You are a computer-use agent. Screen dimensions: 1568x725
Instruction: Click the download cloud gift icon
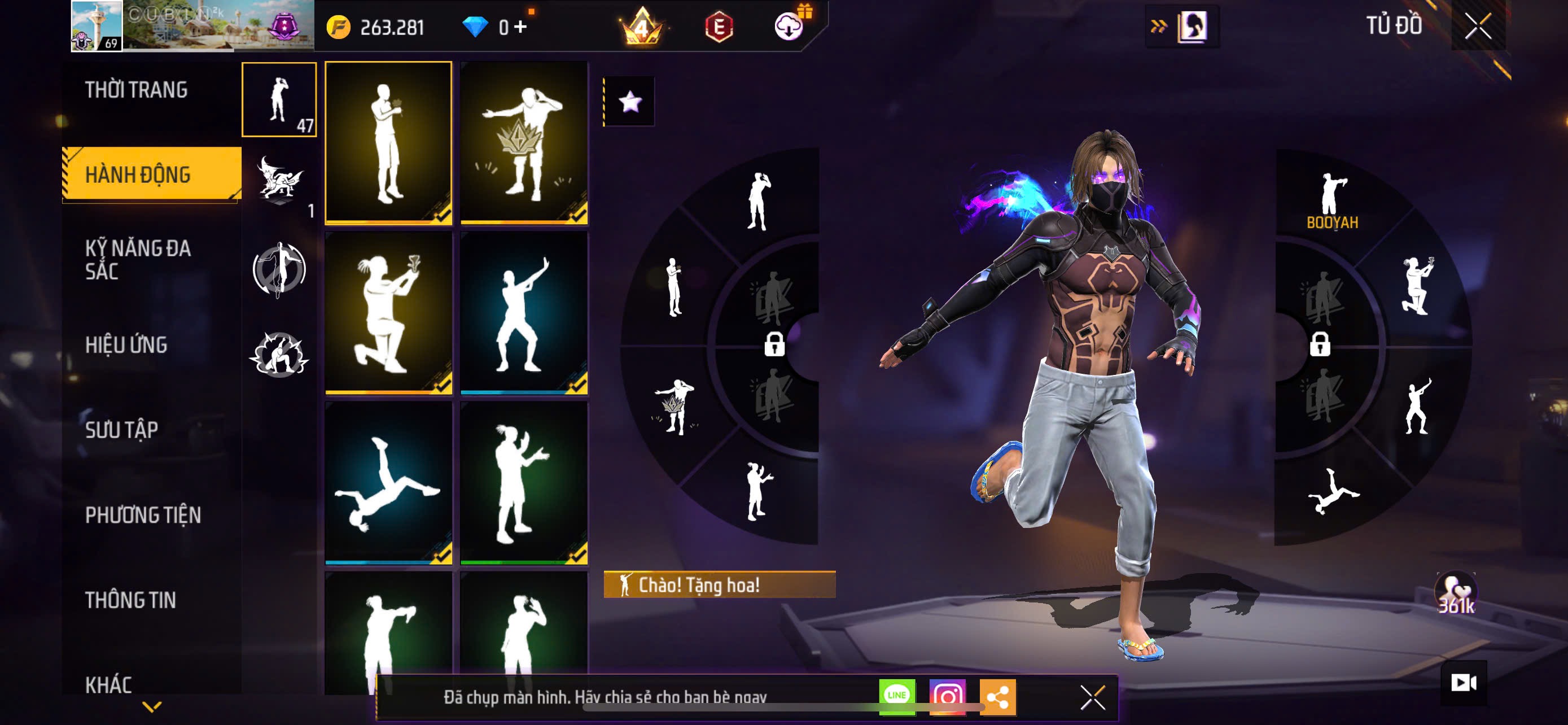[789, 26]
